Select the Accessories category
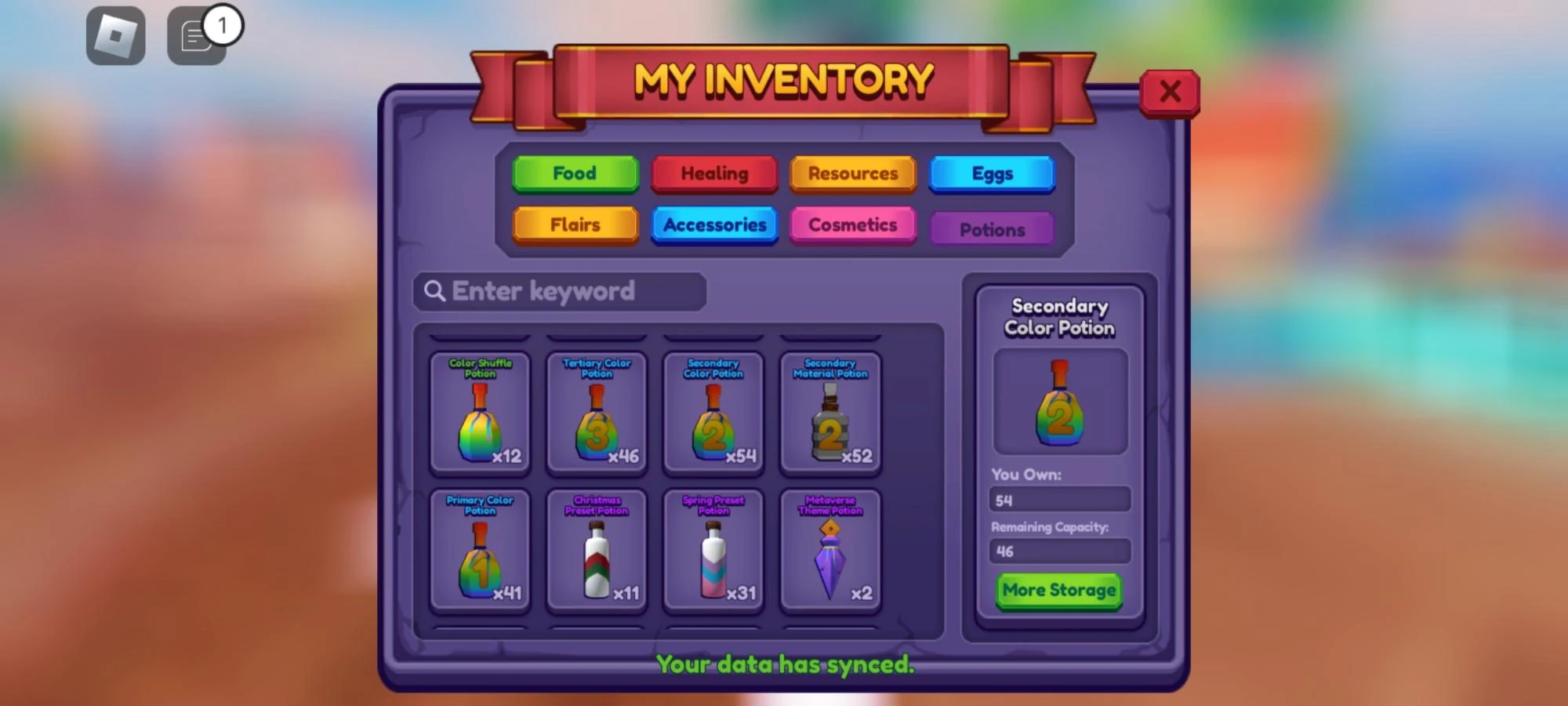The height and width of the screenshot is (706, 1568). pyautogui.click(x=714, y=225)
